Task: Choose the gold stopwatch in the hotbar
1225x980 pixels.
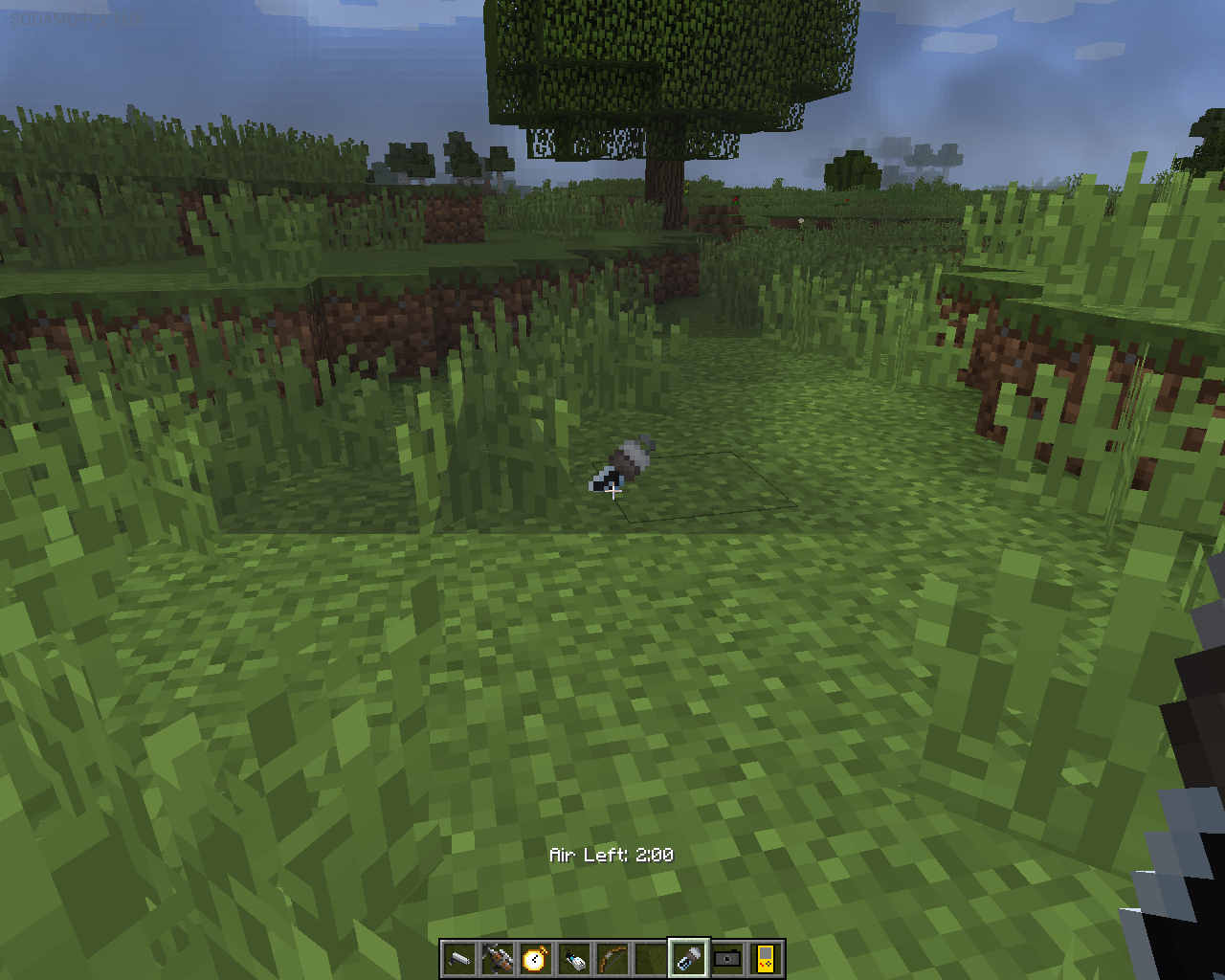Action: click(536, 958)
